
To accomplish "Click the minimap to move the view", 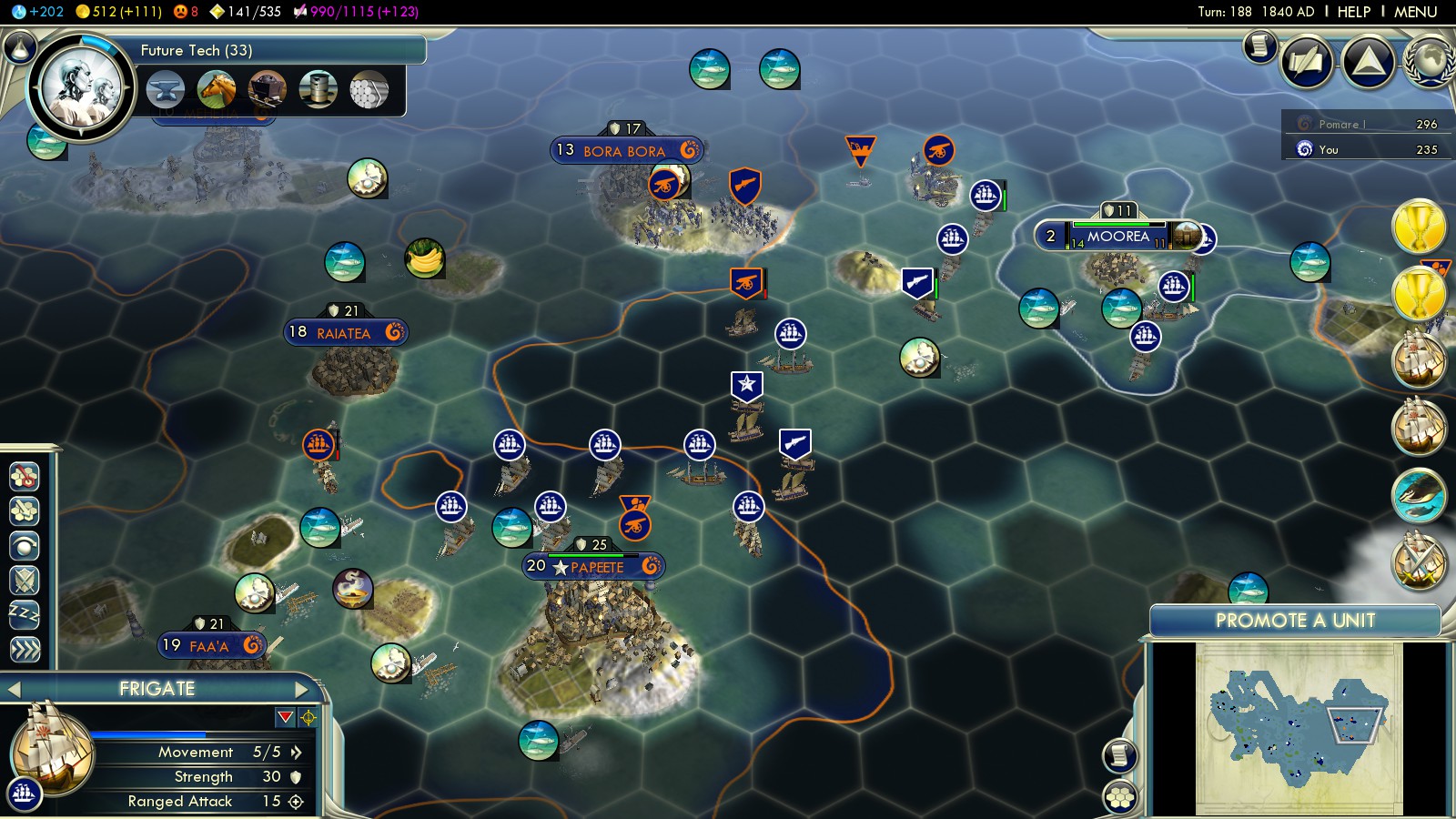I will [1299, 728].
